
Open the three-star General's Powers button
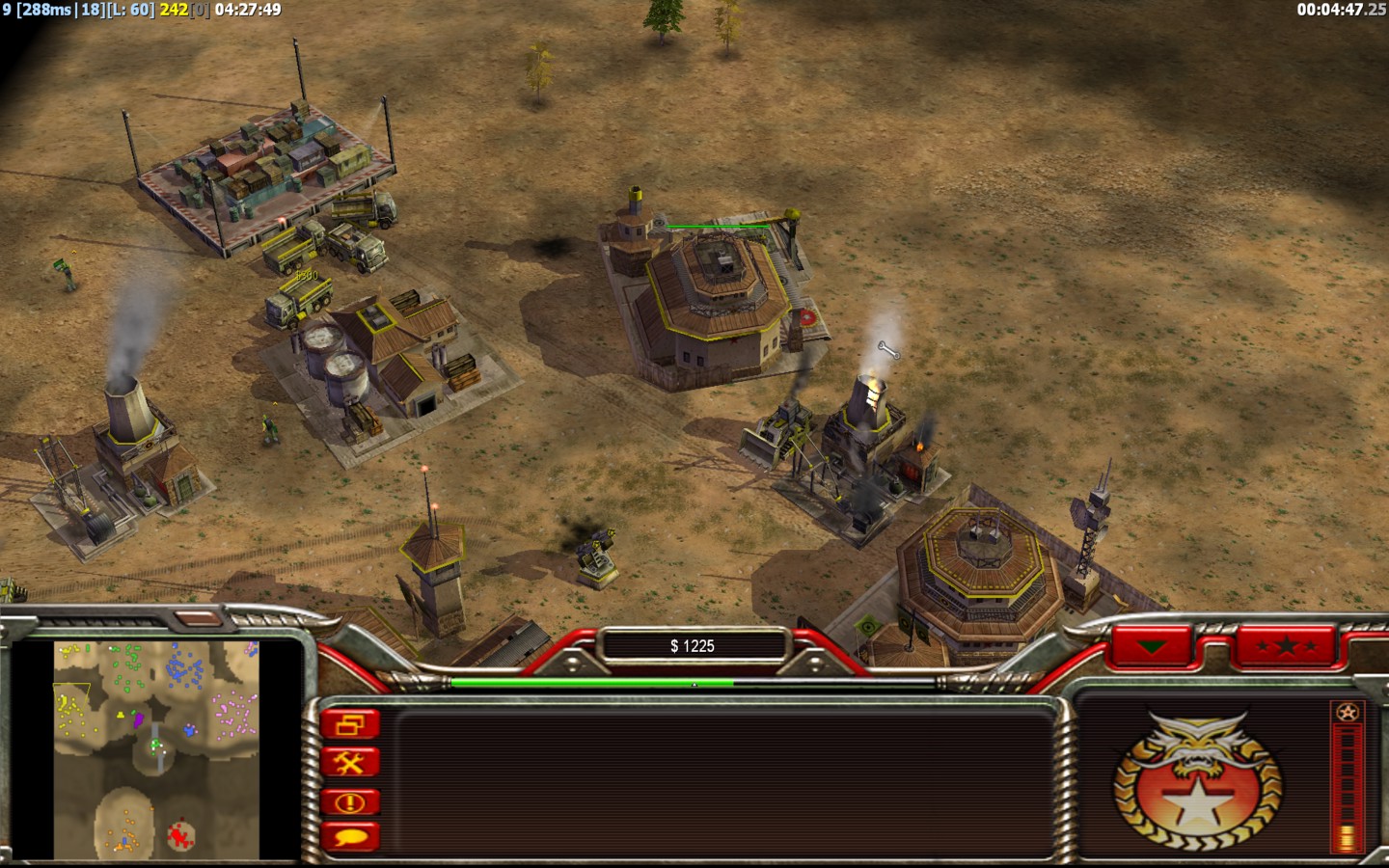(x=1285, y=646)
